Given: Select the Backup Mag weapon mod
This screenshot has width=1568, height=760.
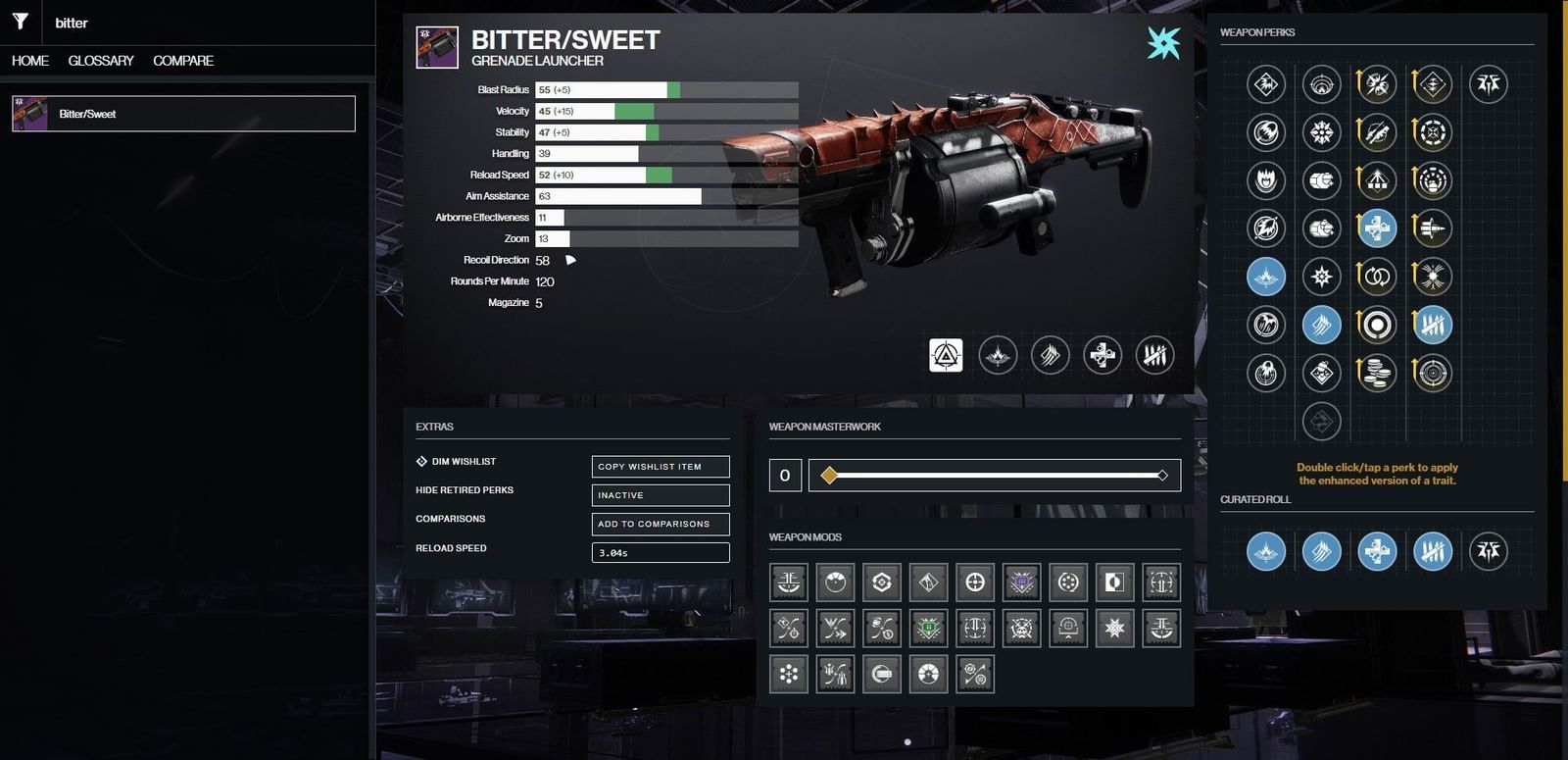Looking at the screenshot, I should [x=1067, y=582].
